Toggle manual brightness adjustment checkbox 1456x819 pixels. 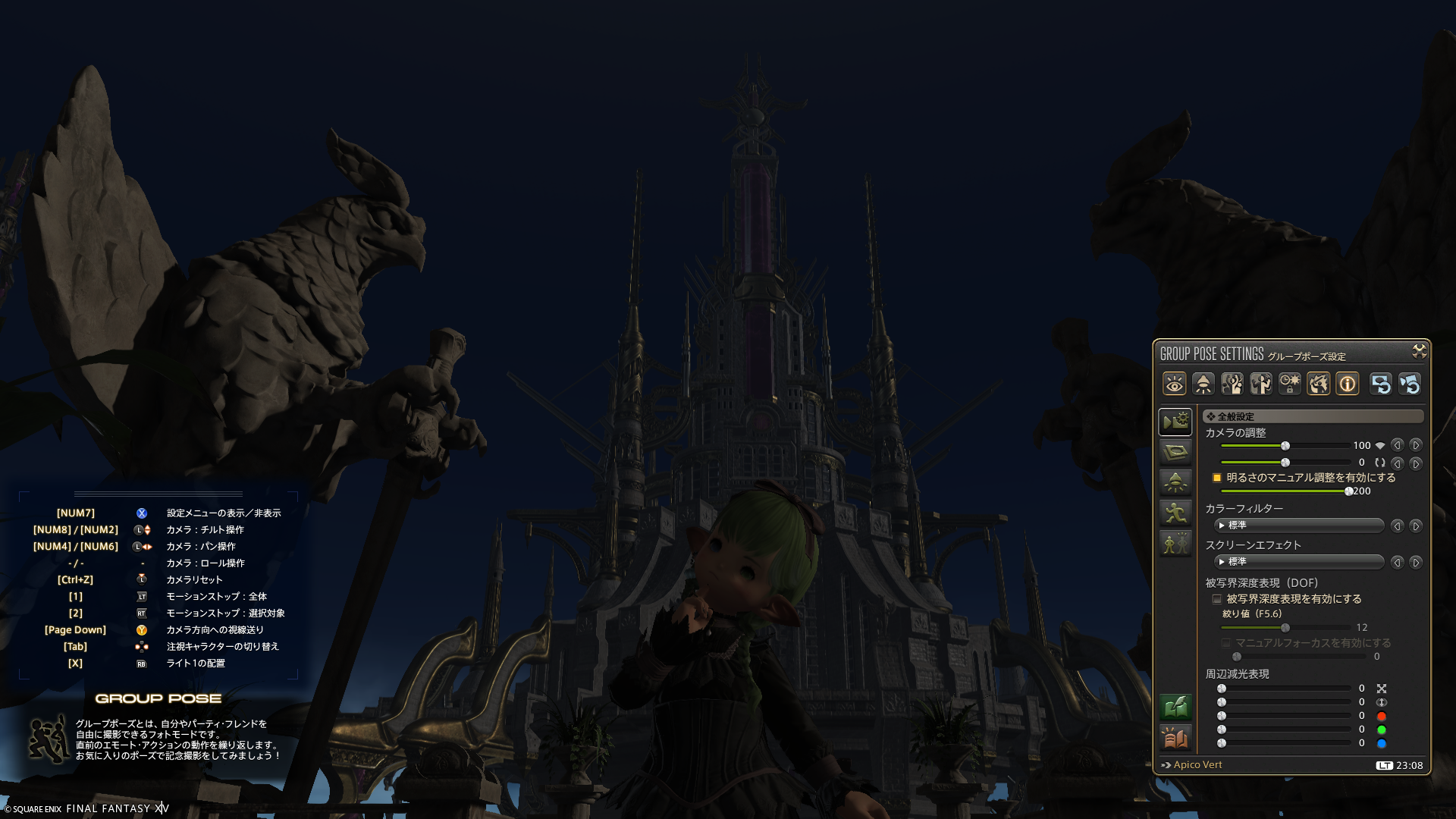tap(1217, 478)
